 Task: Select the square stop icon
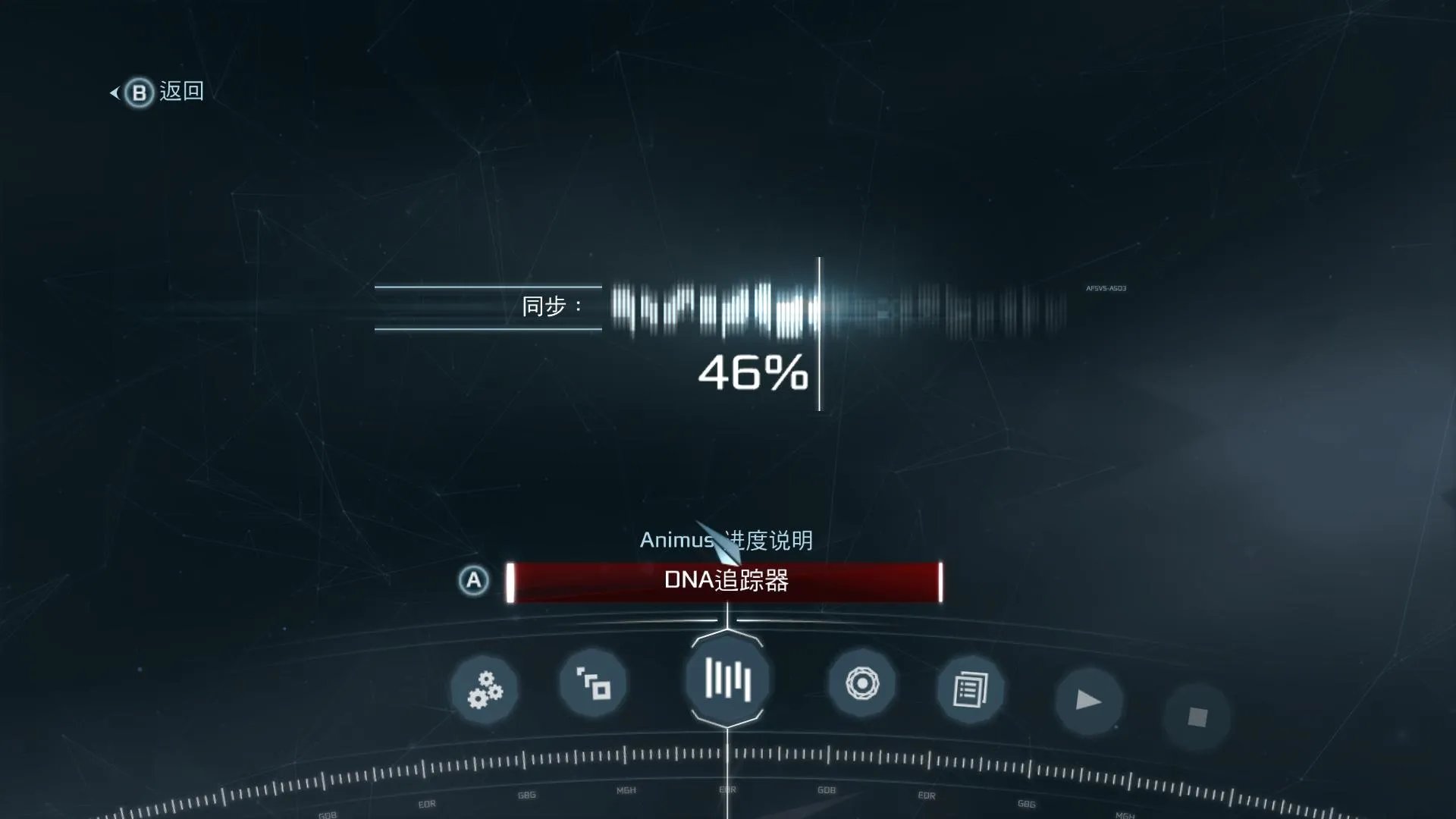1197,717
